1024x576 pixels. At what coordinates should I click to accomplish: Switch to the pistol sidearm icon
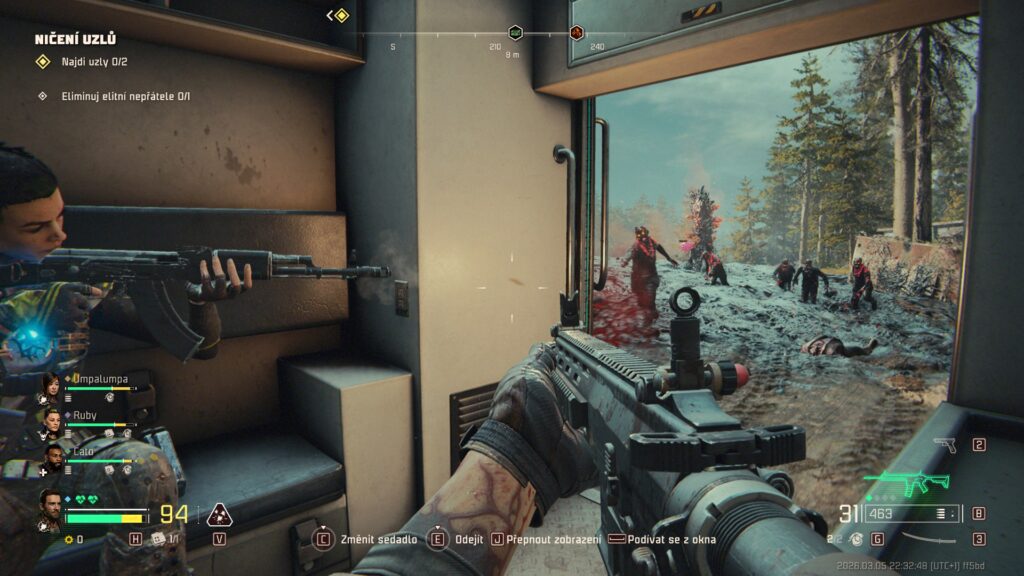944,445
